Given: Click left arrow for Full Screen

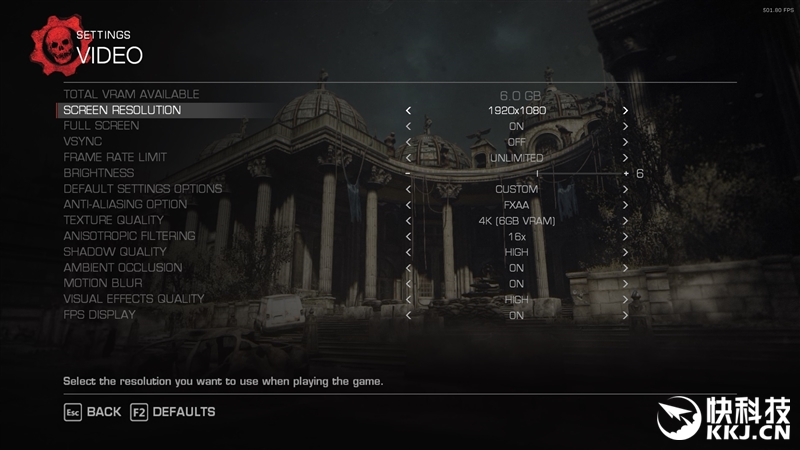Looking at the screenshot, I should 408,126.
